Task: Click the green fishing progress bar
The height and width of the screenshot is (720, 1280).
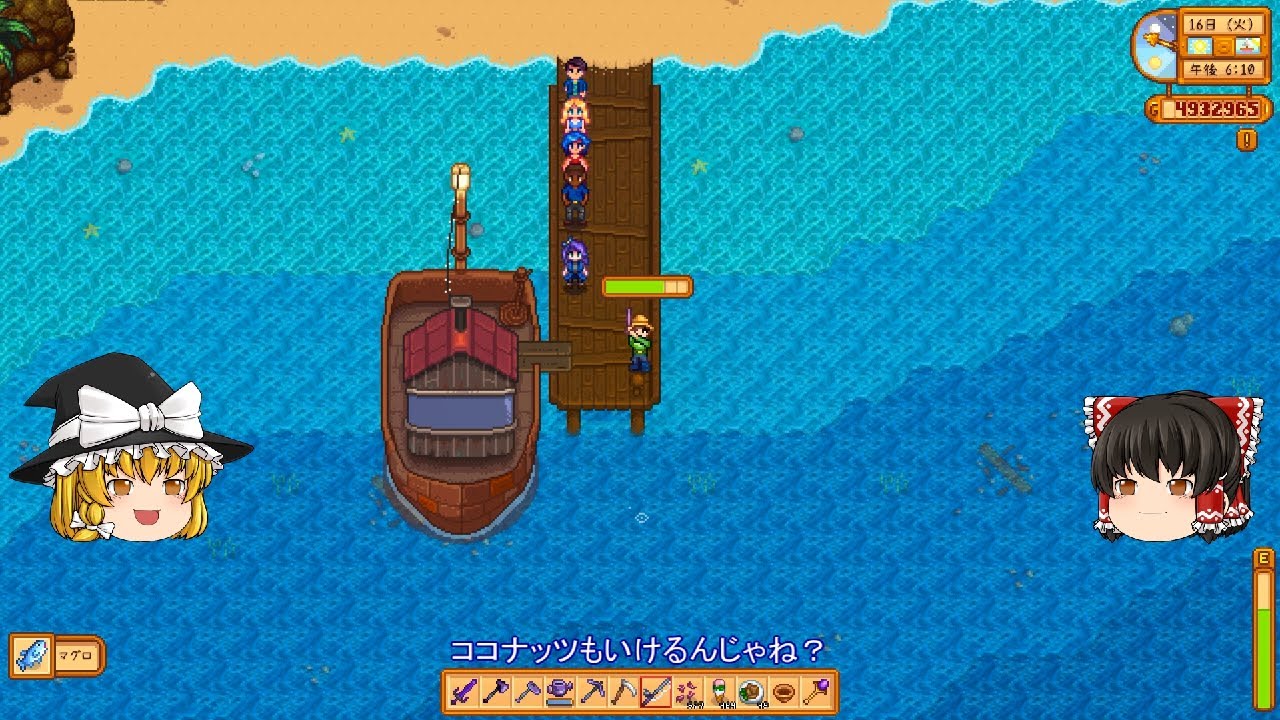Action: tap(645, 285)
